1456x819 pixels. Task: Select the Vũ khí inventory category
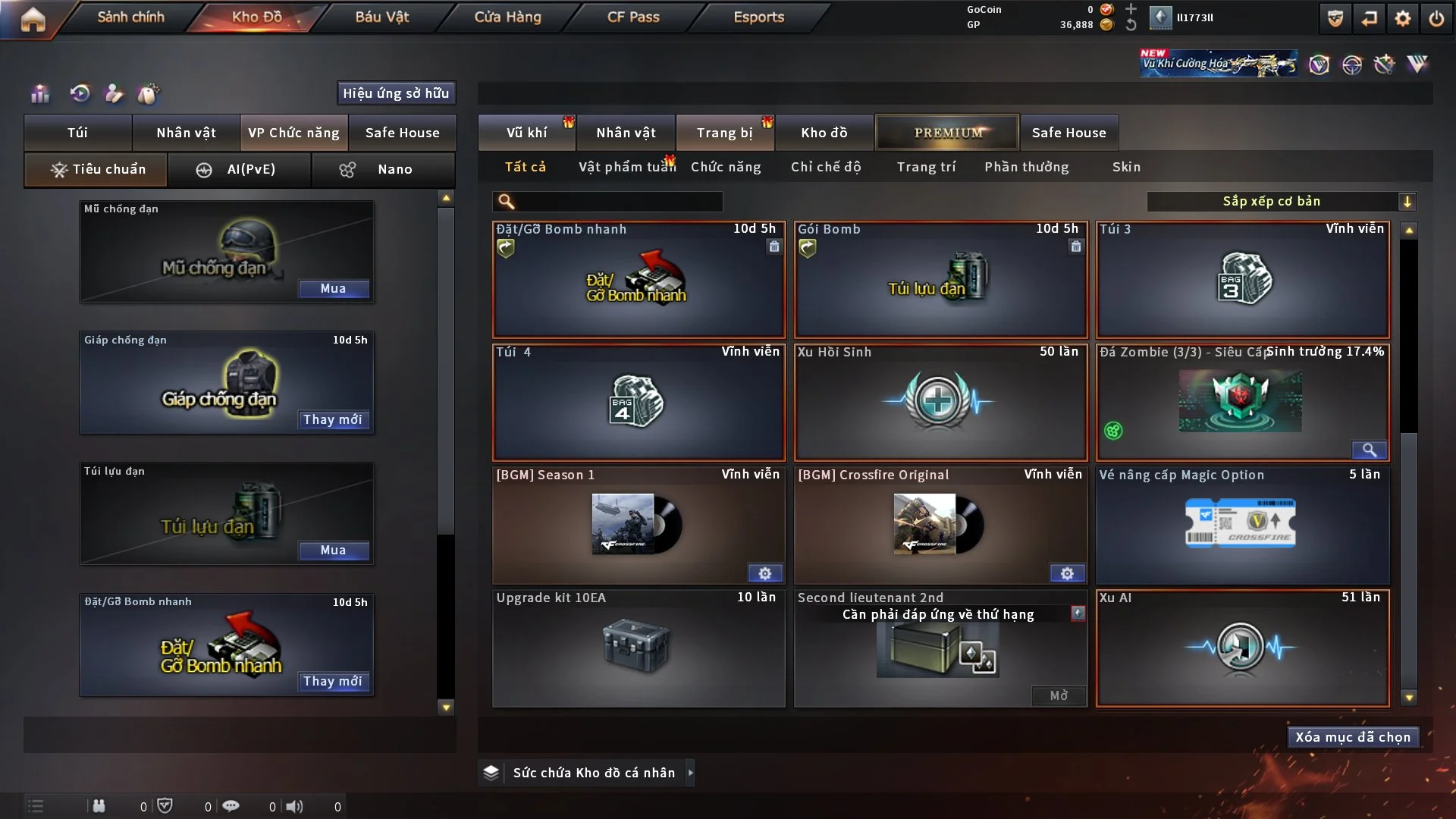pos(526,133)
